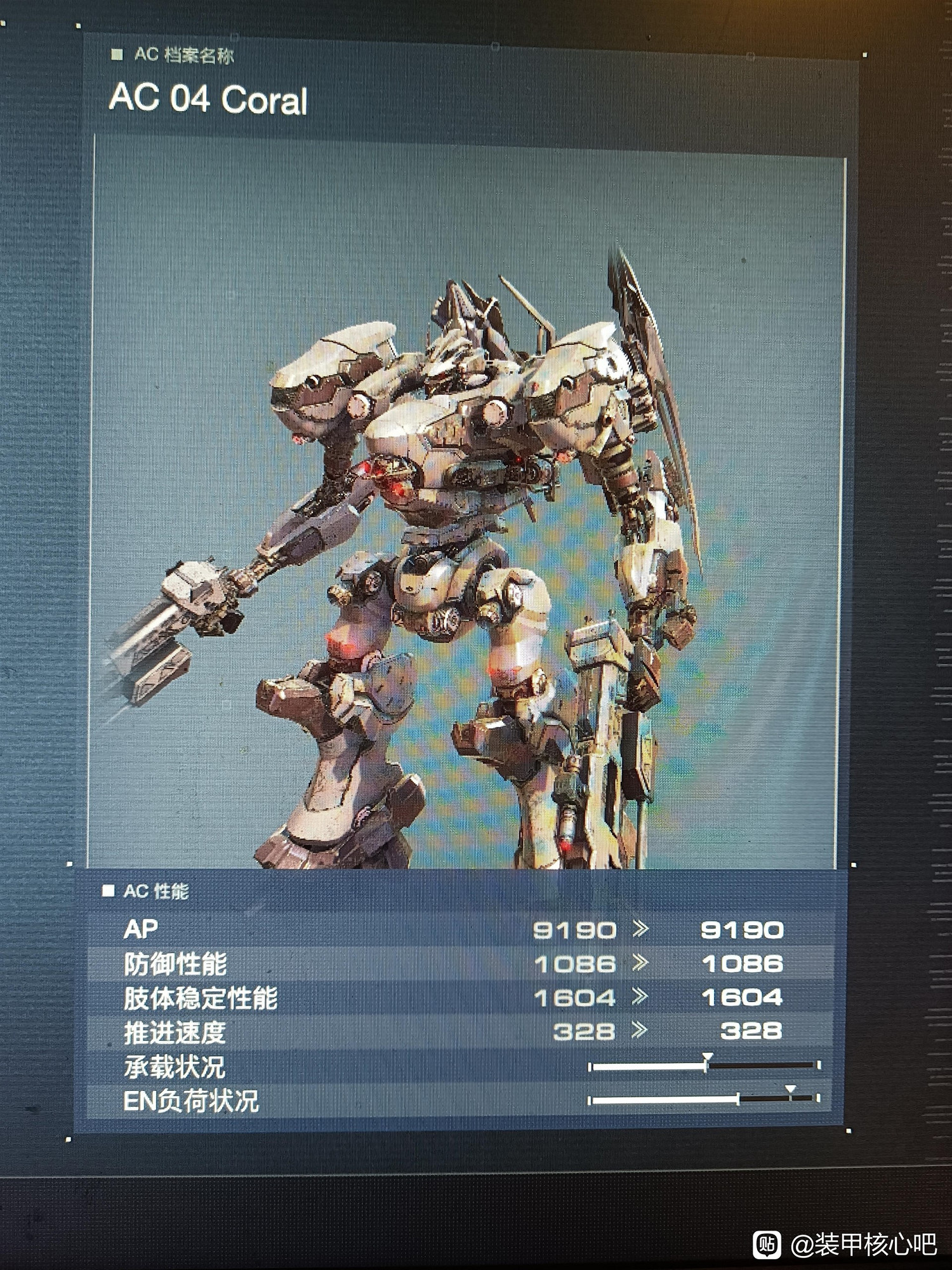The width and height of the screenshot is (952, 1270).
Task: Click the corner crop marker top-left of panel
Action: pos(77,27)
